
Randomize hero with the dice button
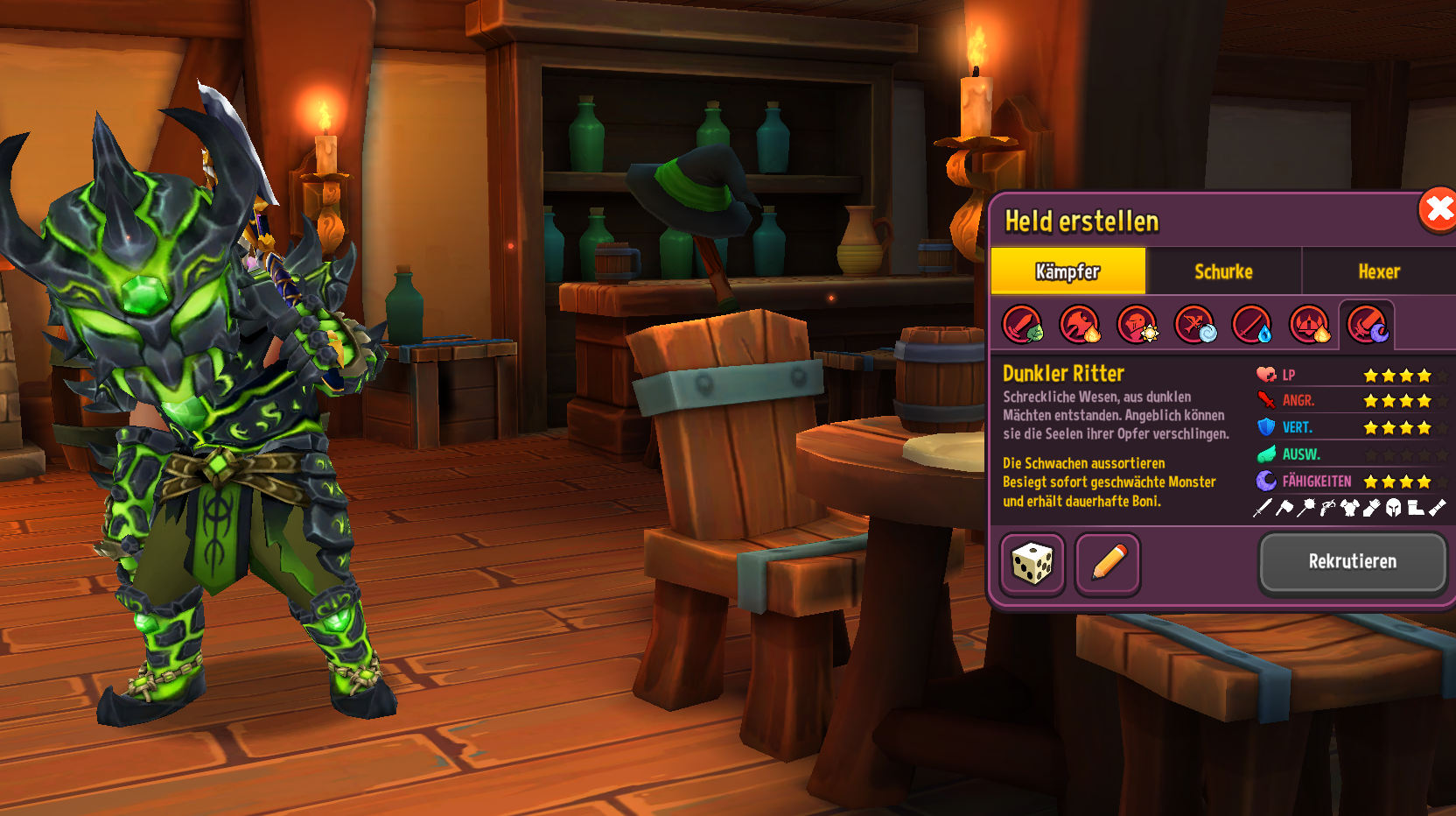[1032, 563]
